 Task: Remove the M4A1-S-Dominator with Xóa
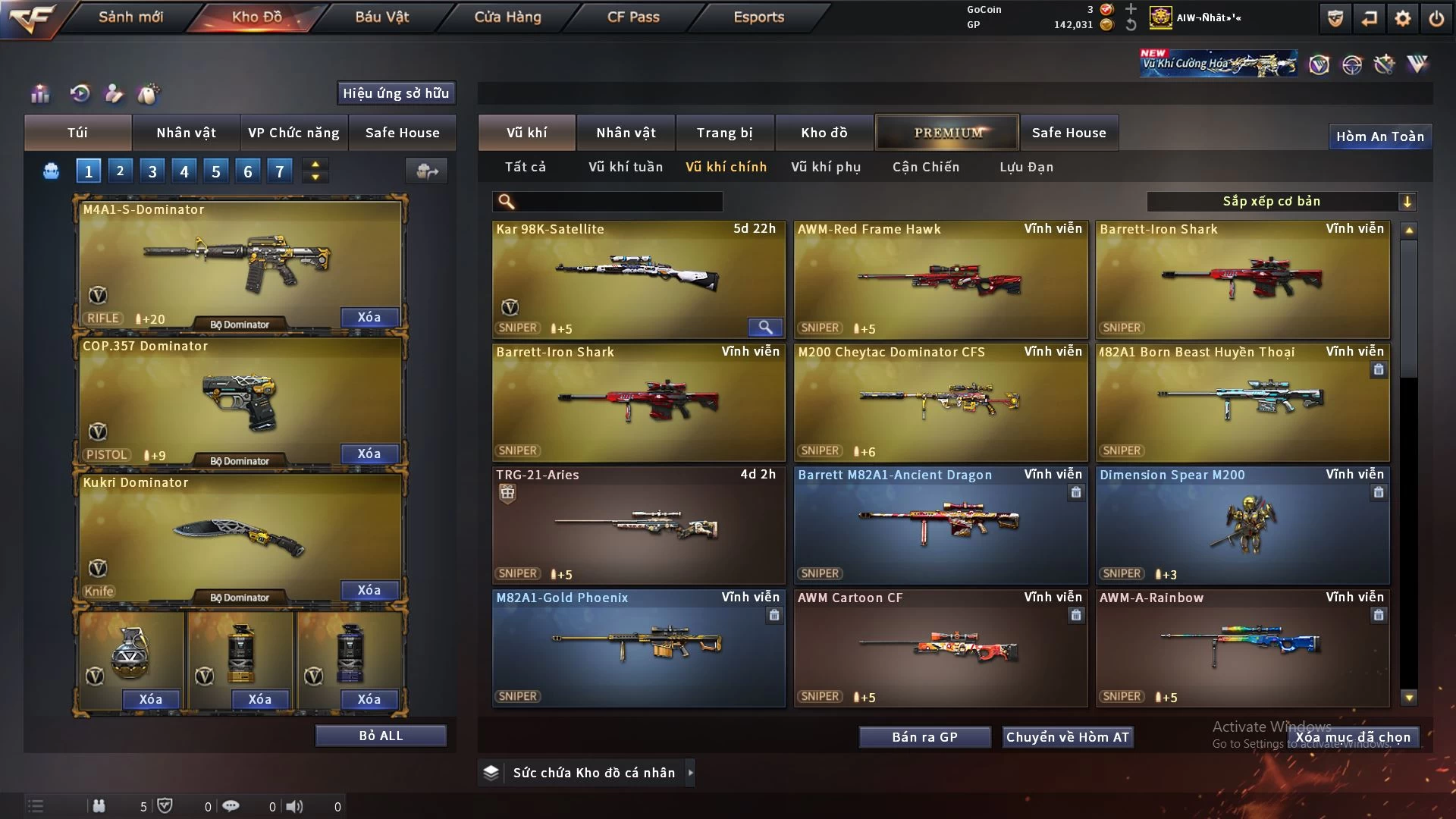369,317
